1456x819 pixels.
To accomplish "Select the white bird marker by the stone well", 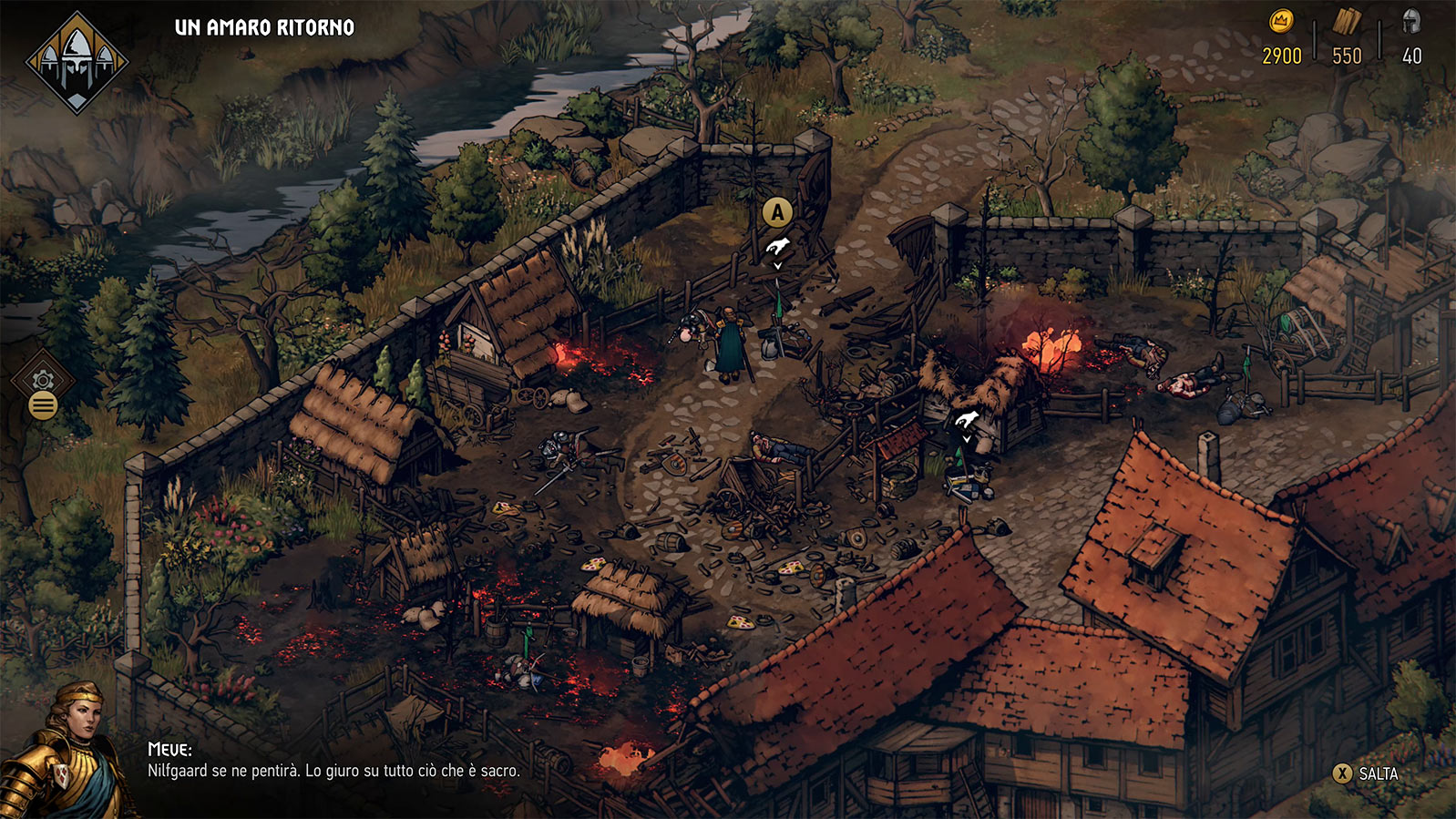I will click(967, 420).
